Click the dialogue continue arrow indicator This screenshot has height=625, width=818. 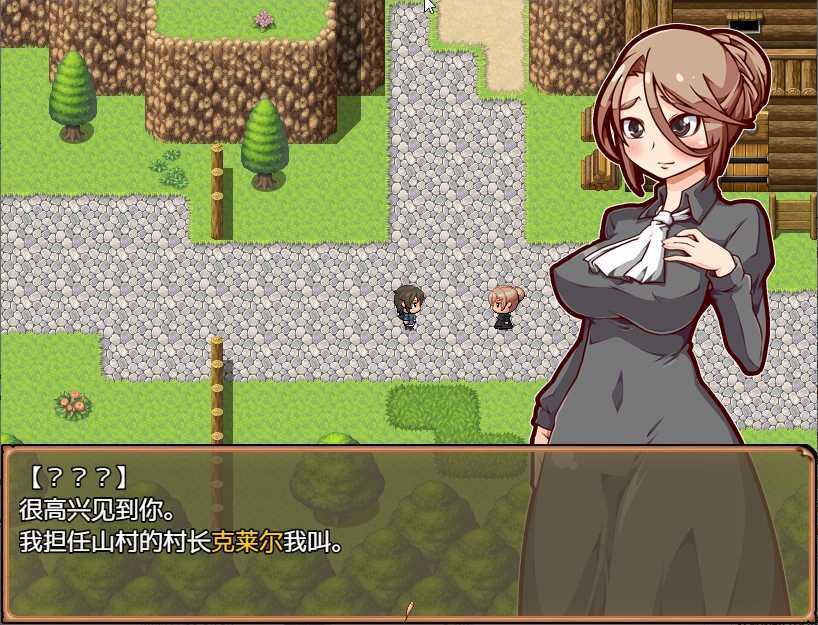[x=409, y=608]
